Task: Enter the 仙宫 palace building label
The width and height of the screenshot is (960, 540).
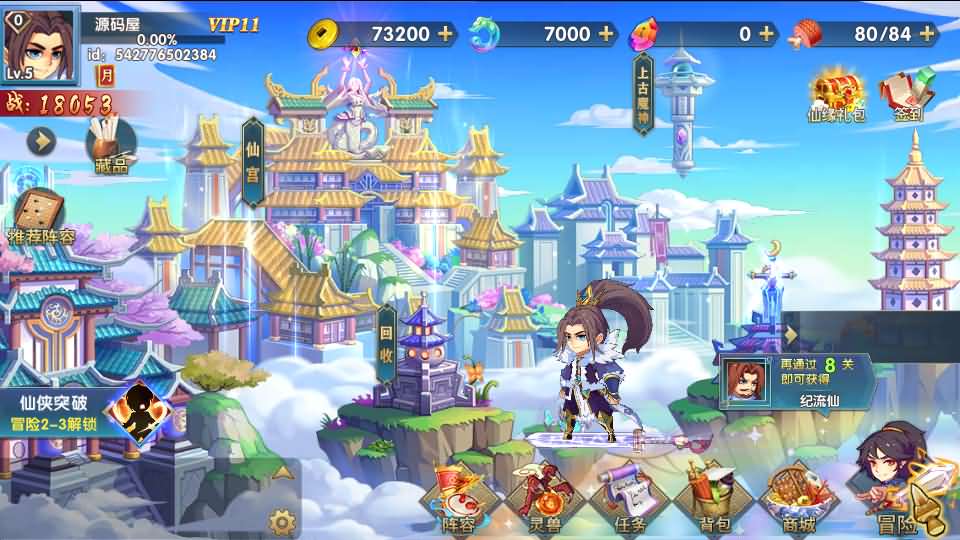Action: pos(253,162)
